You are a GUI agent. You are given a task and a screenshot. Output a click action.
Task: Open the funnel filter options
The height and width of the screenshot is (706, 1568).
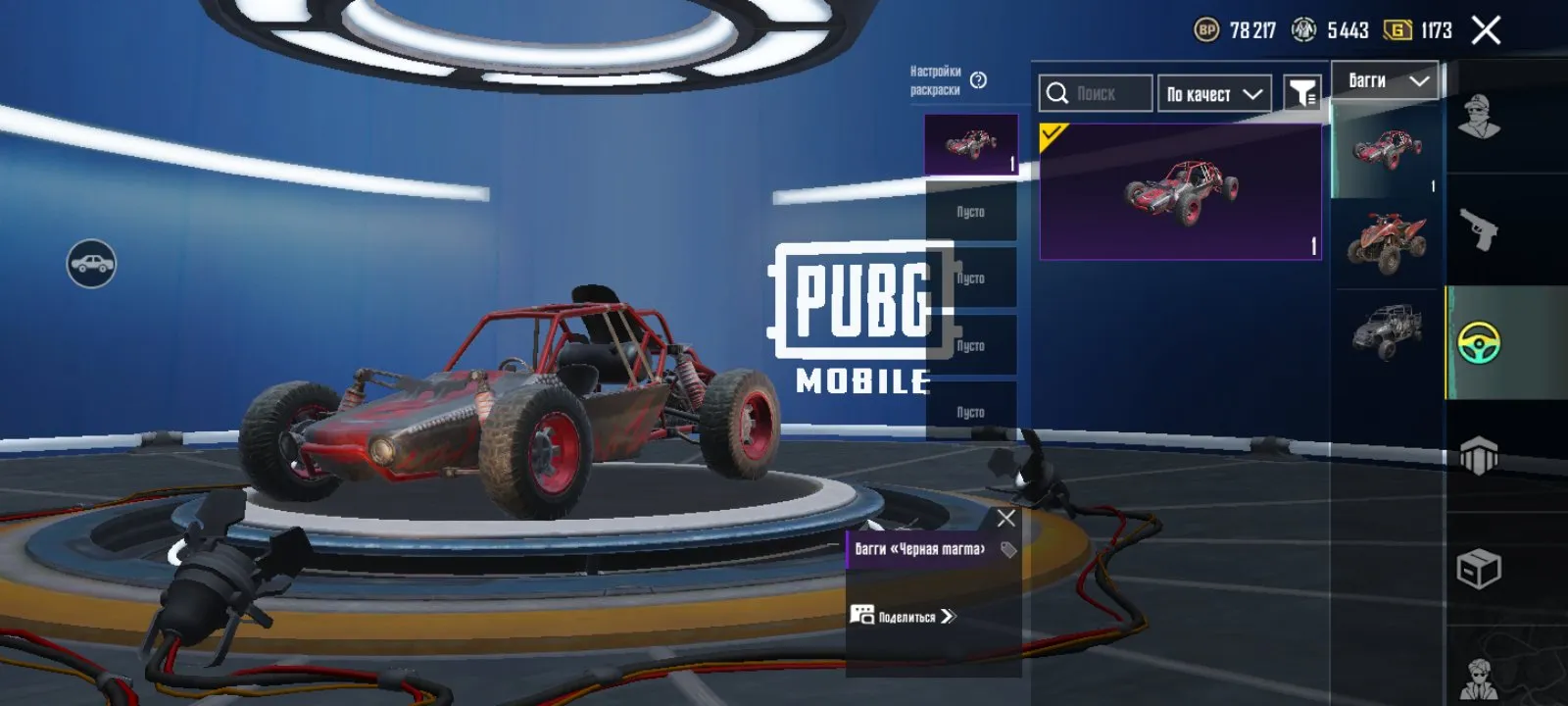(1302, 94)
